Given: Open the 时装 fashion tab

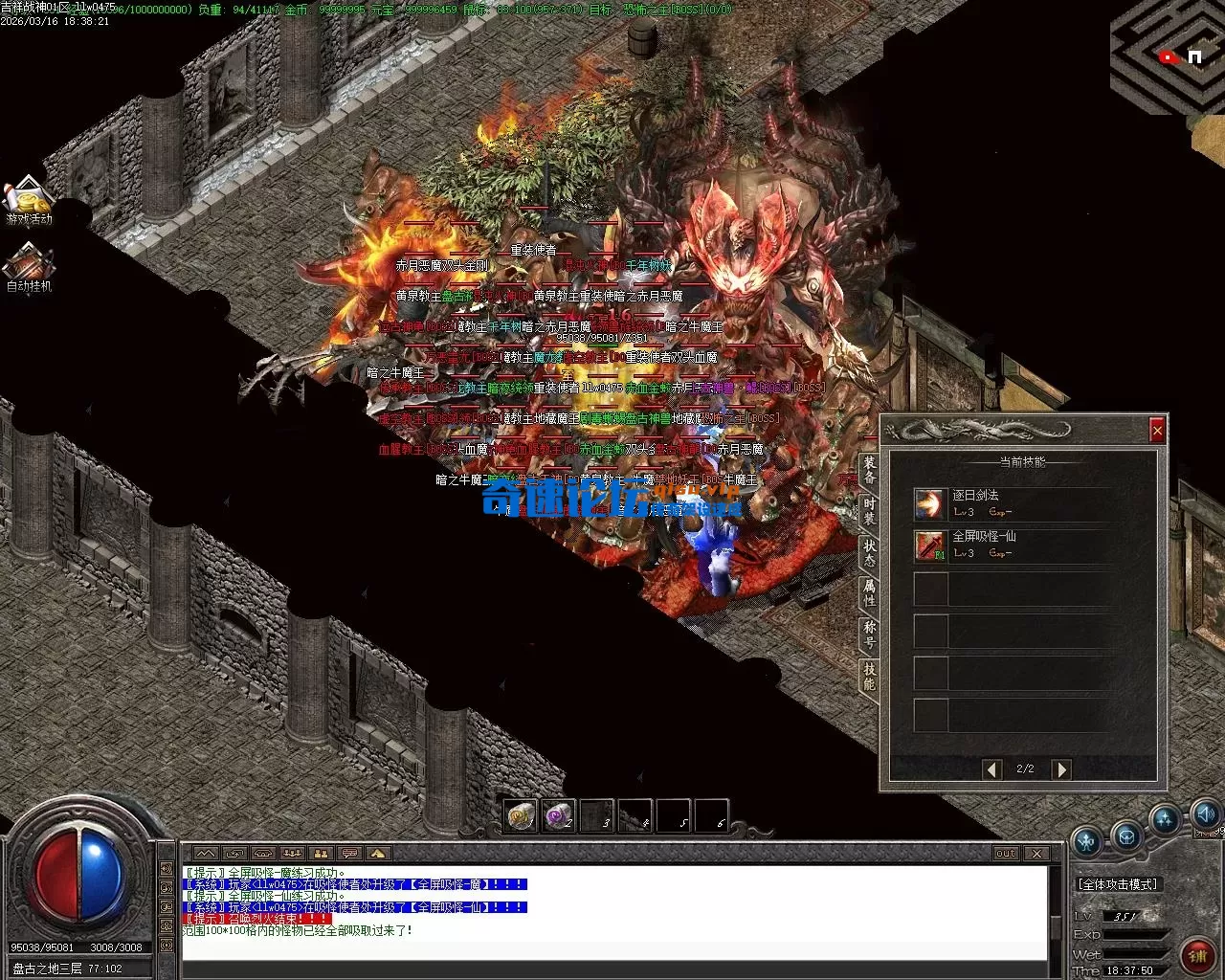Looking at the screenshot, I should click(869, 511).
